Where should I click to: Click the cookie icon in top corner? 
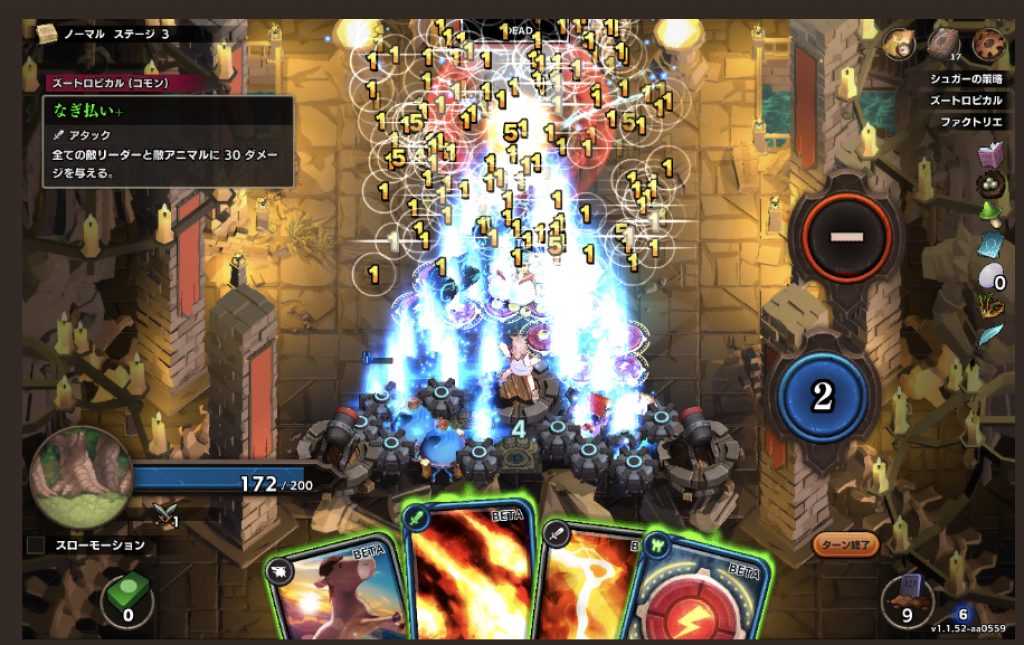point(988,43)
